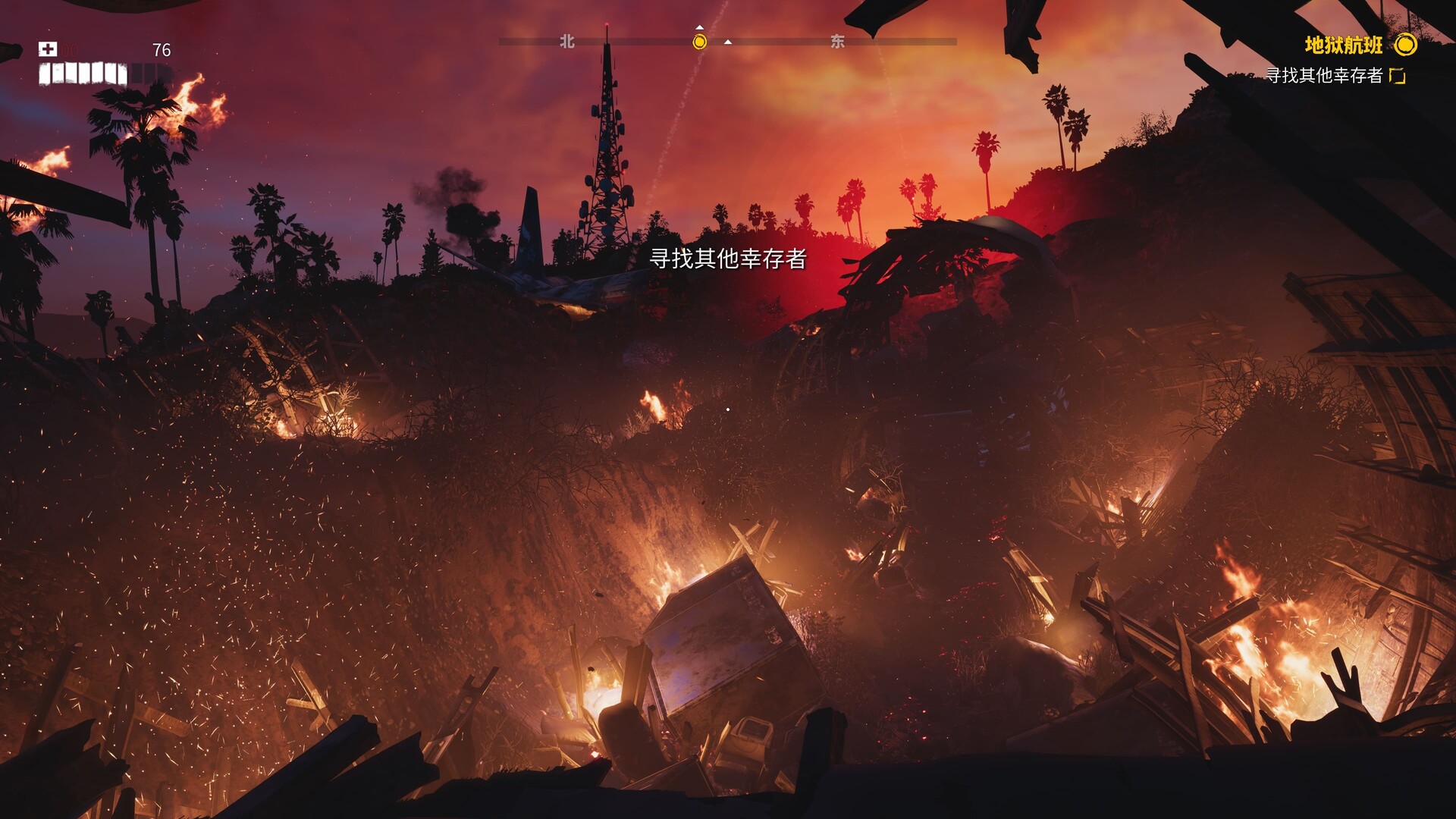
Task: Click the medkit cross icon
Action: click(48, 49)
